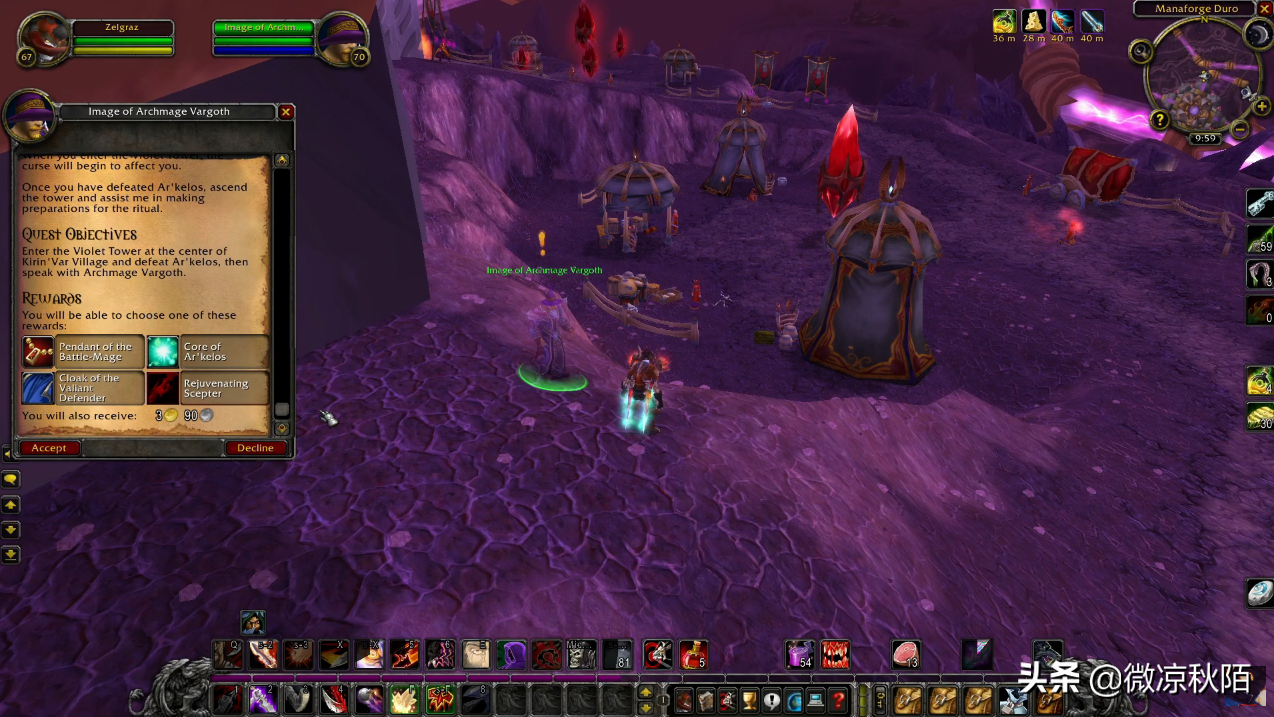Click the Zelgraz player portrait

pyautogui.click(x=43, y=39)
